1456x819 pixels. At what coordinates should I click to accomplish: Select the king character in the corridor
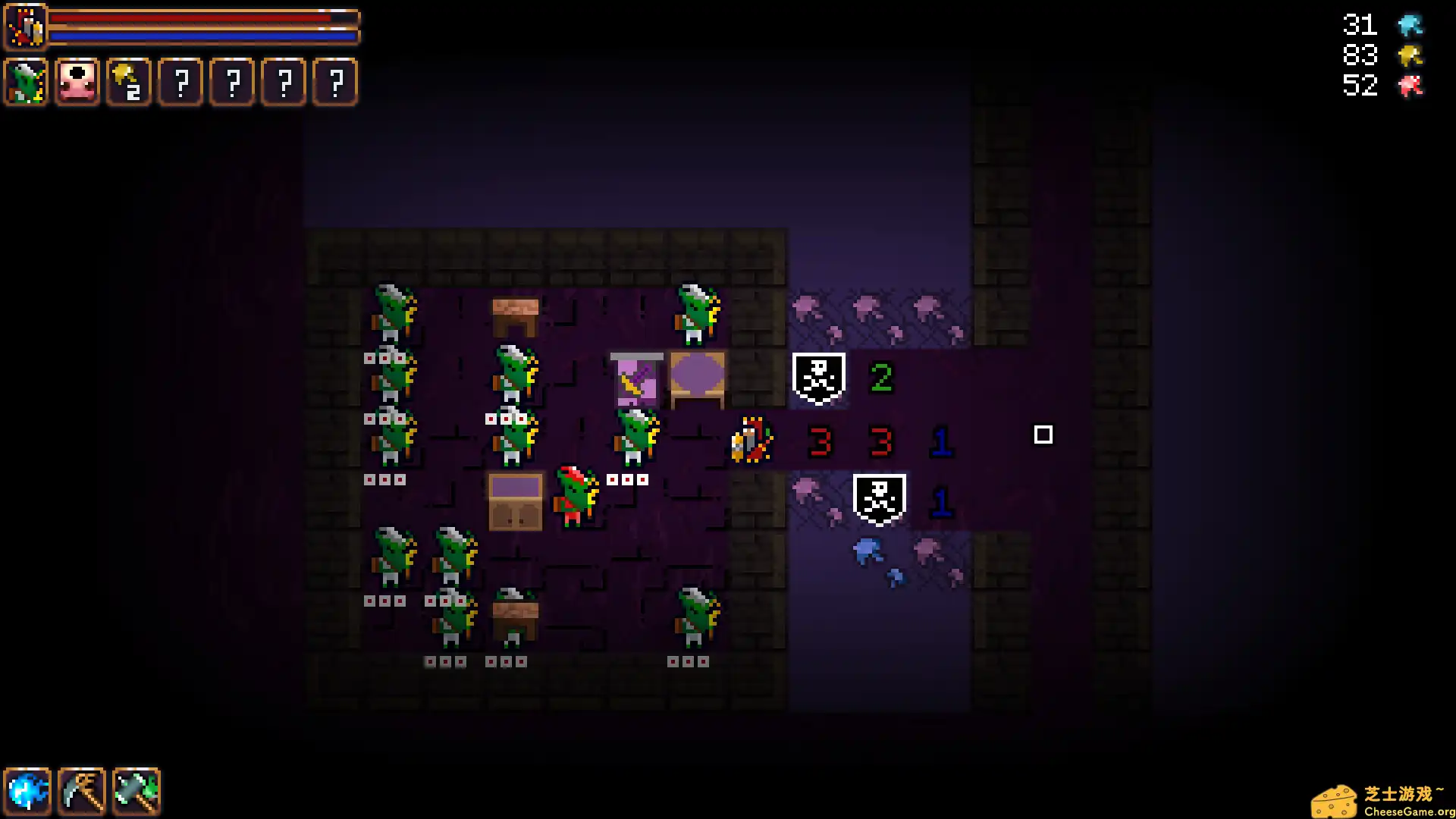(x=751, y=440)
